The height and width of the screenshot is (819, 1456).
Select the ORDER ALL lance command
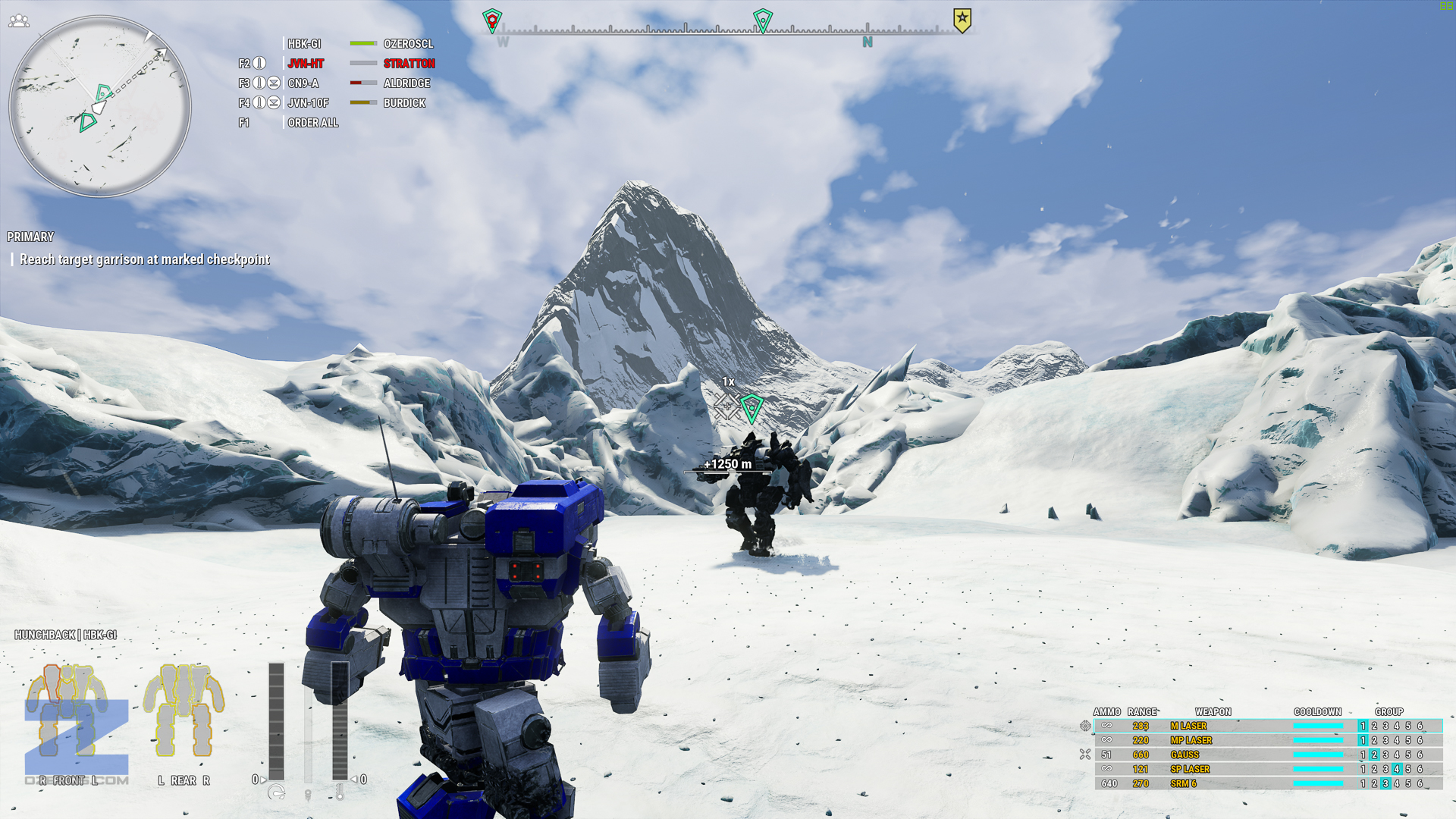pos(312,123)
